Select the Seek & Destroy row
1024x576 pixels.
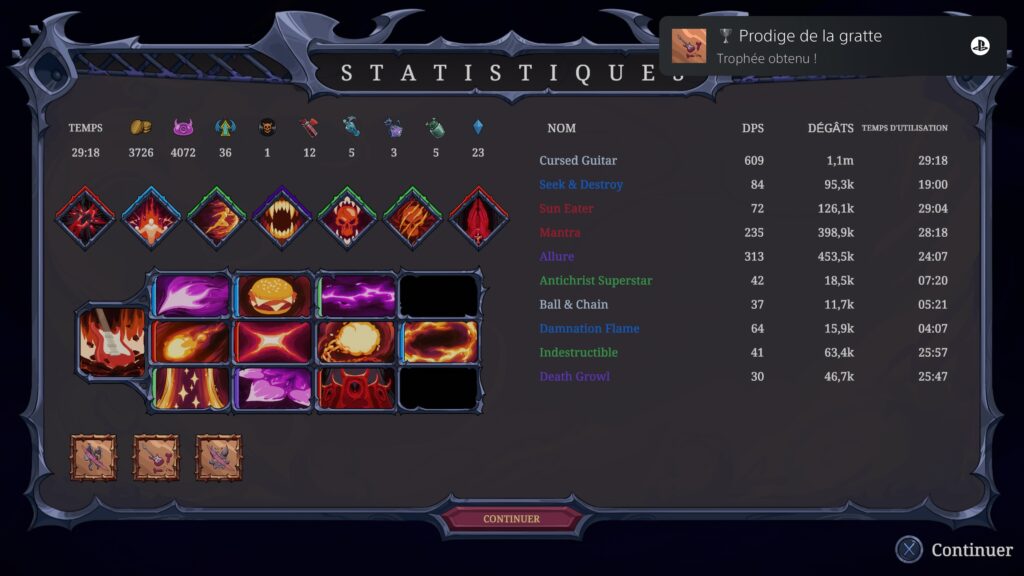click(x=581, y=185)
